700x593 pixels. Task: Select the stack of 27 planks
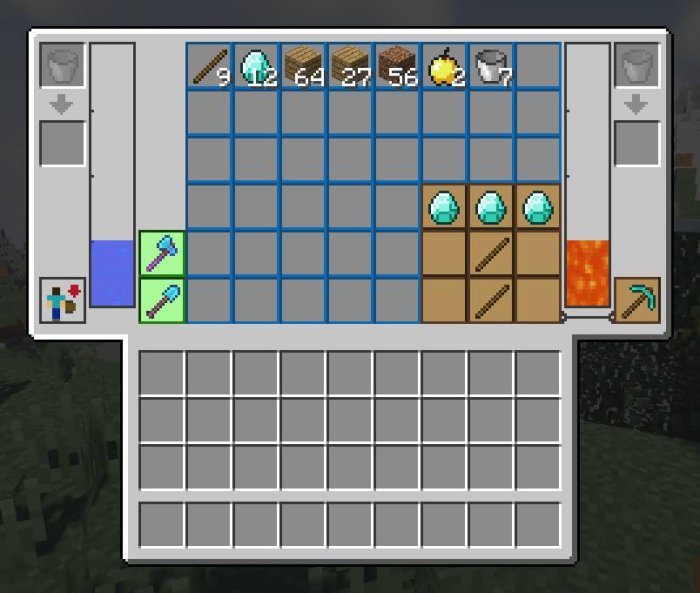click(x=350, y=66)
